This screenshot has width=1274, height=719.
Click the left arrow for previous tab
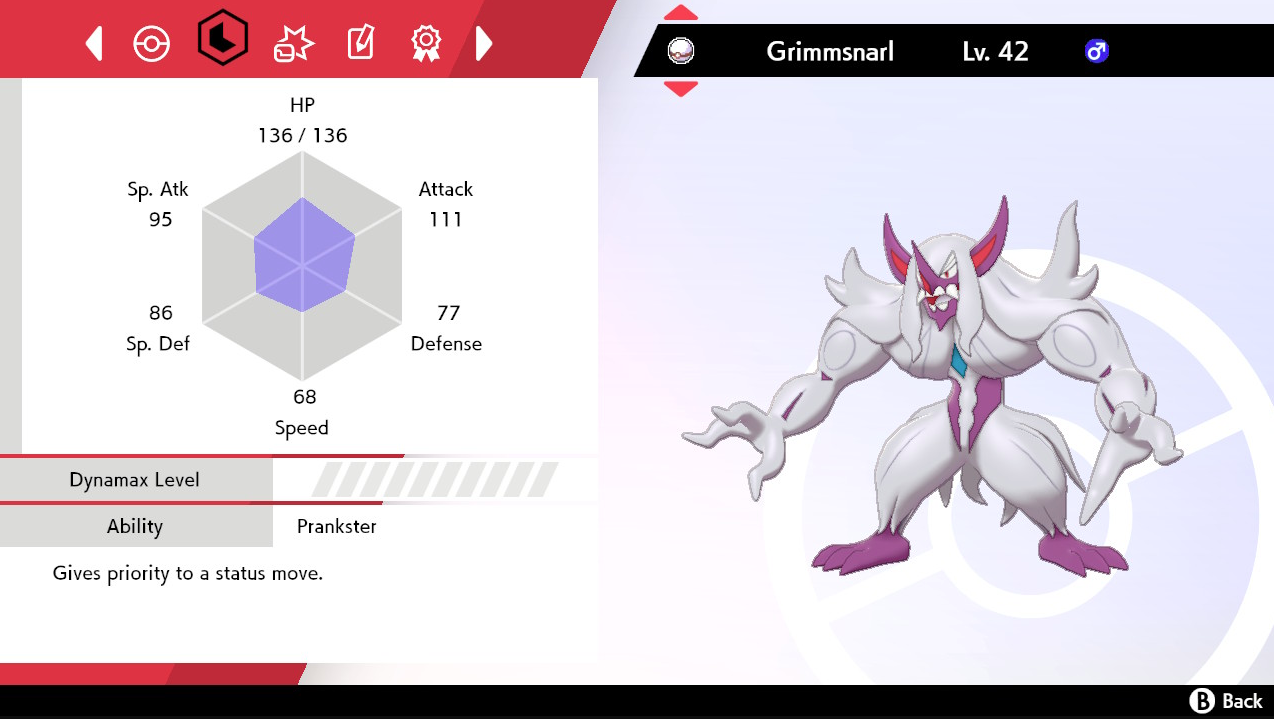click(94, 44)
